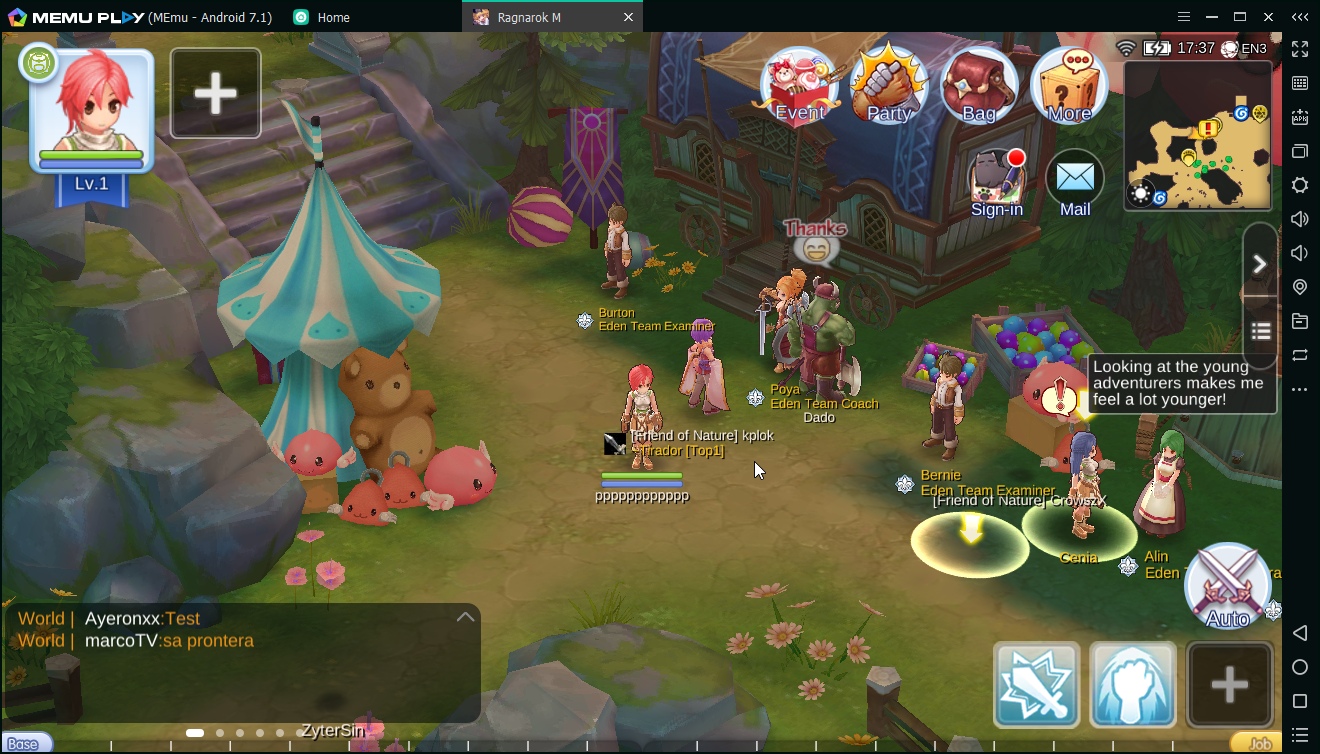
Task: Expand the side panel right arrow
Action: pyautogui.click(x=1260, y=263)
